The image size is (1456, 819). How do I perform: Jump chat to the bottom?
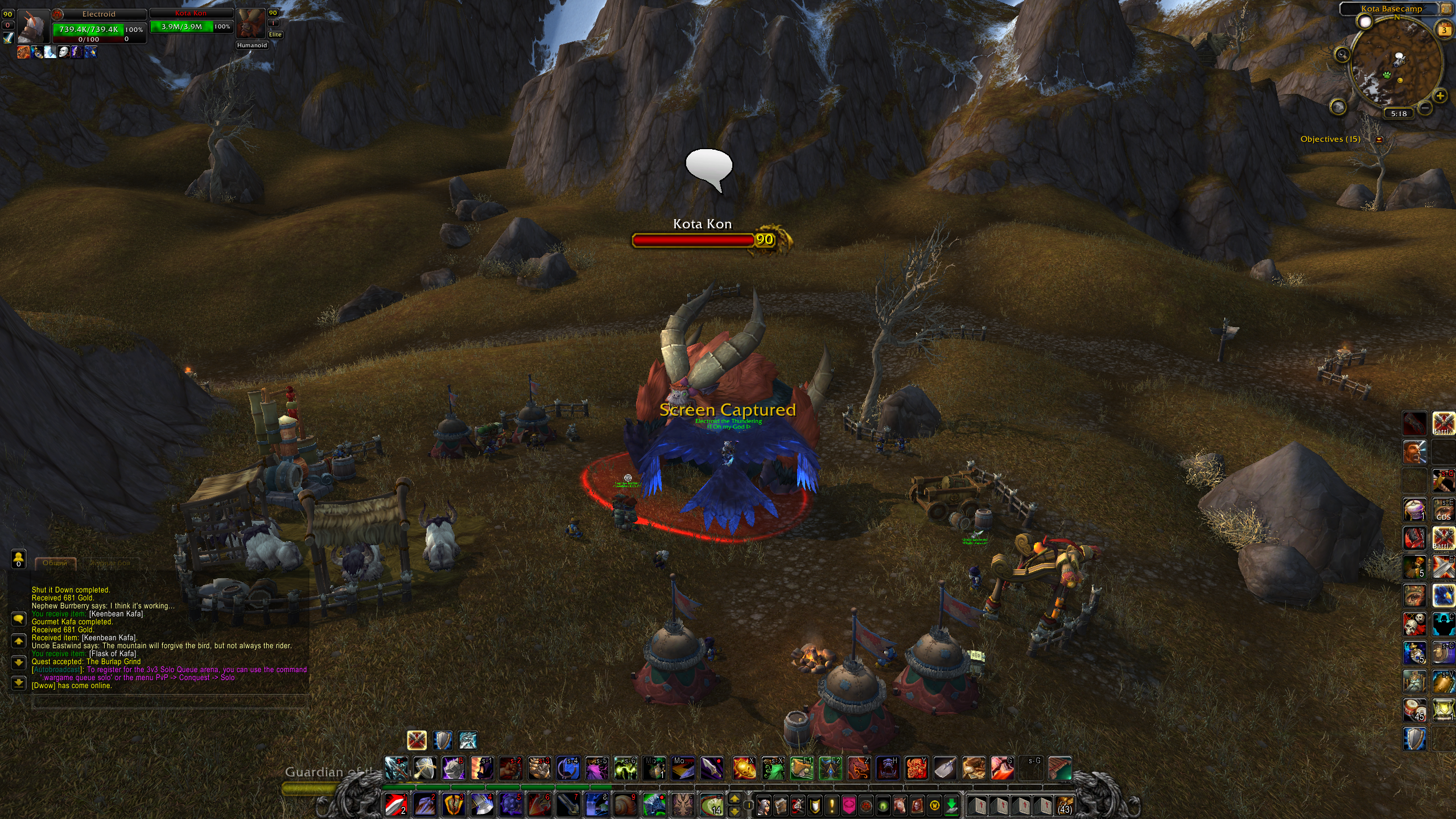18,683
